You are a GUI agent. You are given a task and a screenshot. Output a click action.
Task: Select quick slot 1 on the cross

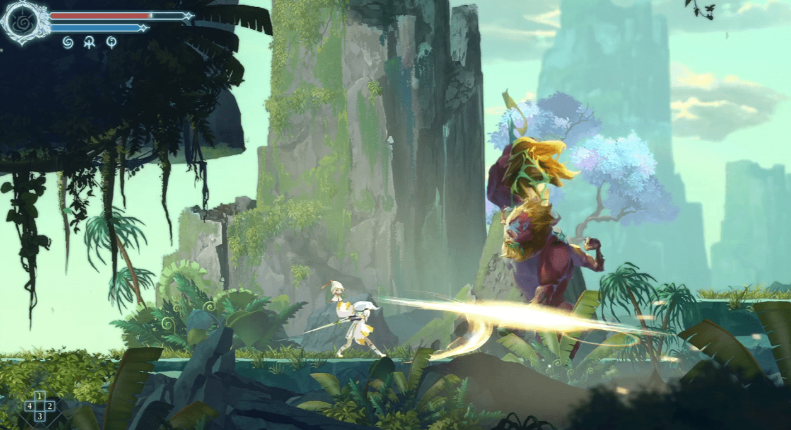[40, 396]
